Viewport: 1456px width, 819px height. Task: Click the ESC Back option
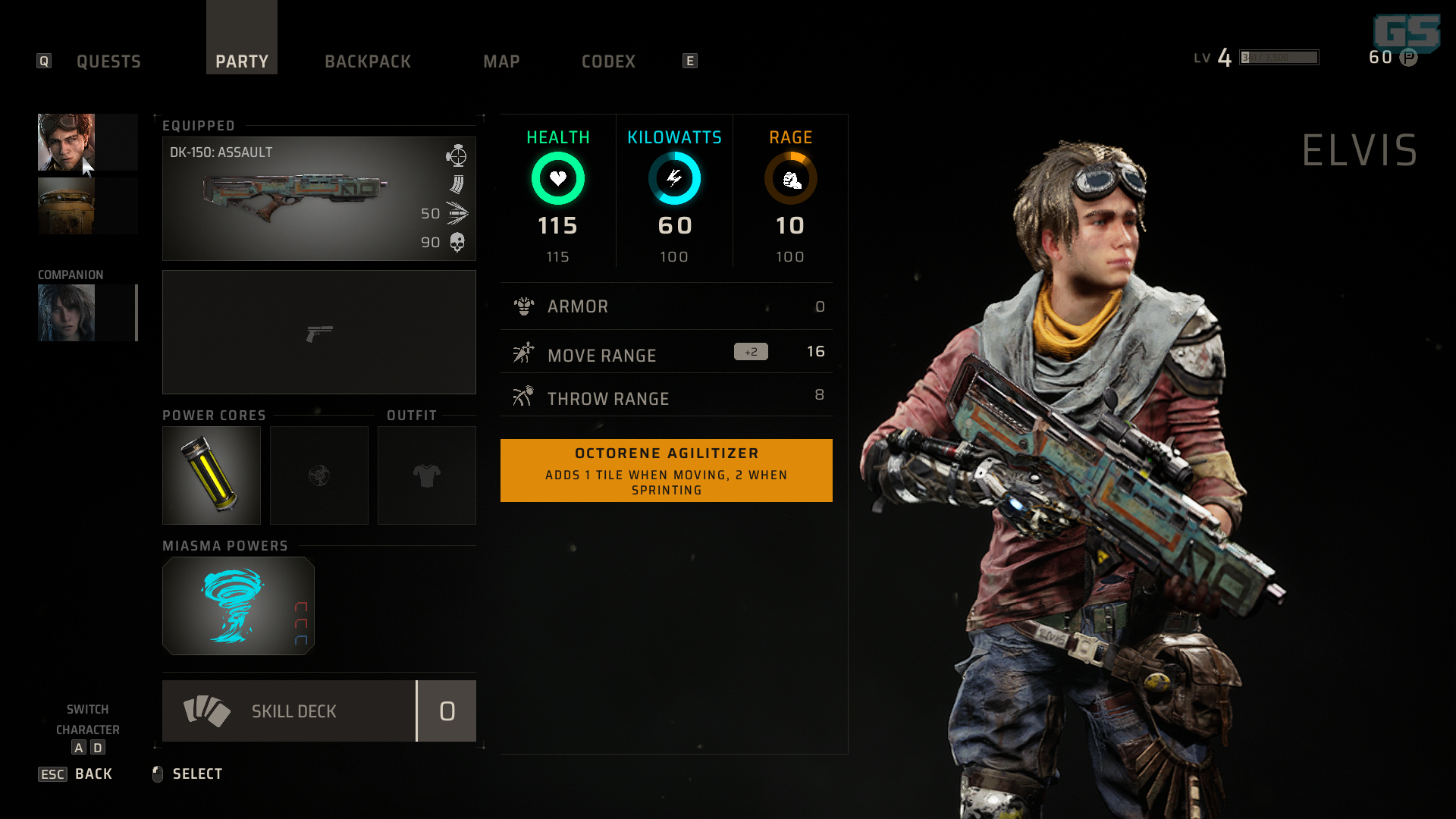(74, 773)
